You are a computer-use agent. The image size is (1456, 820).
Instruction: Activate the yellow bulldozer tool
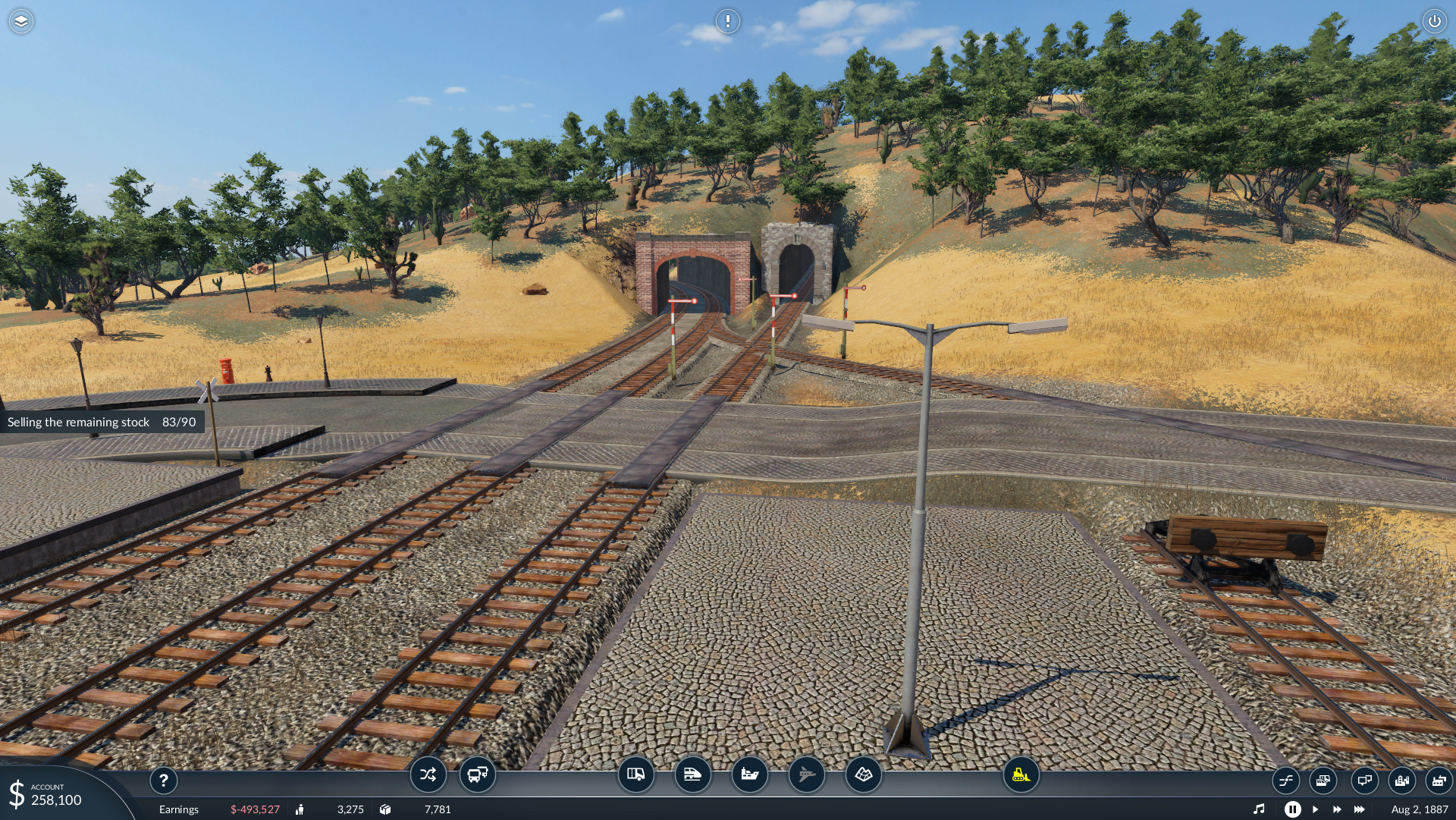click(1021, 774)
